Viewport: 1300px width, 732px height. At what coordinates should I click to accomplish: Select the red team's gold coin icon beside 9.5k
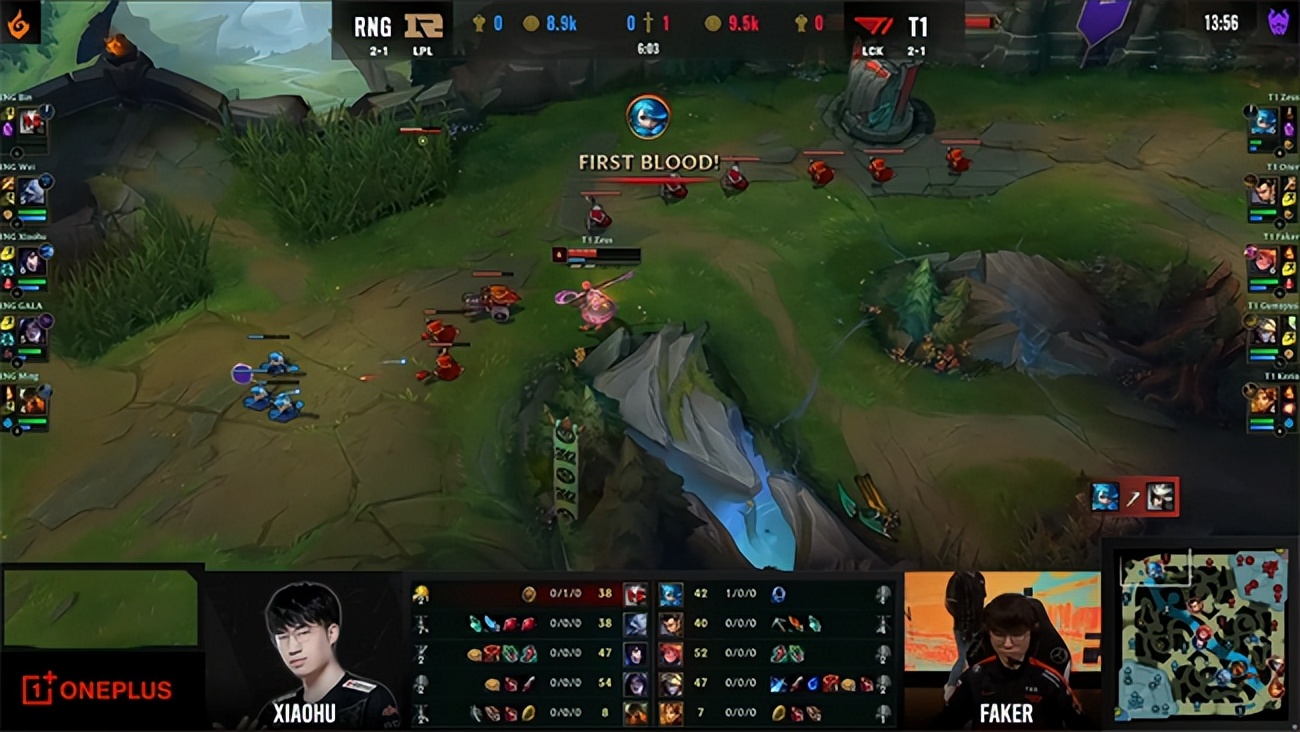pos(712,24)
